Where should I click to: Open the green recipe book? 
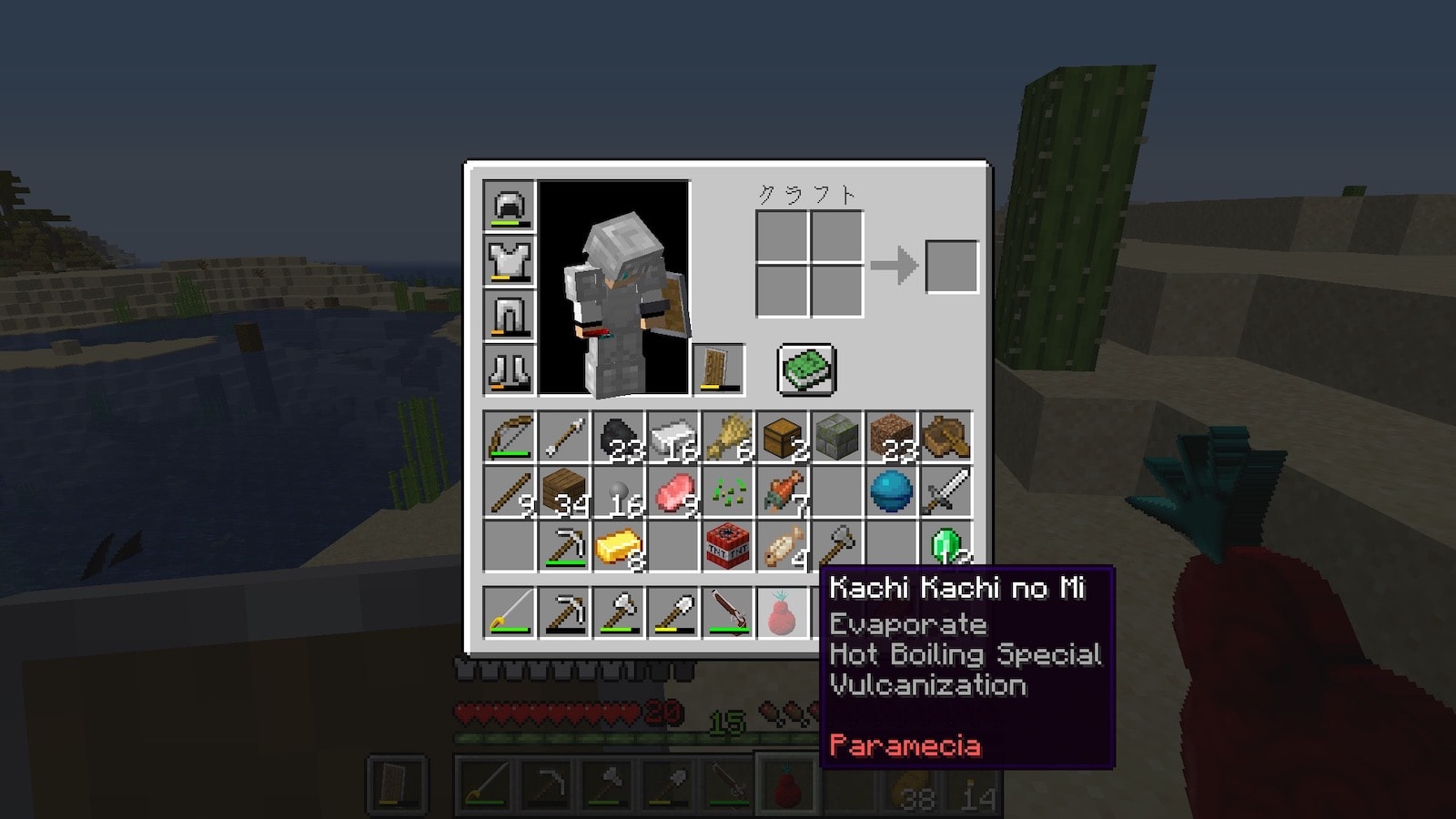click(806, 369)
